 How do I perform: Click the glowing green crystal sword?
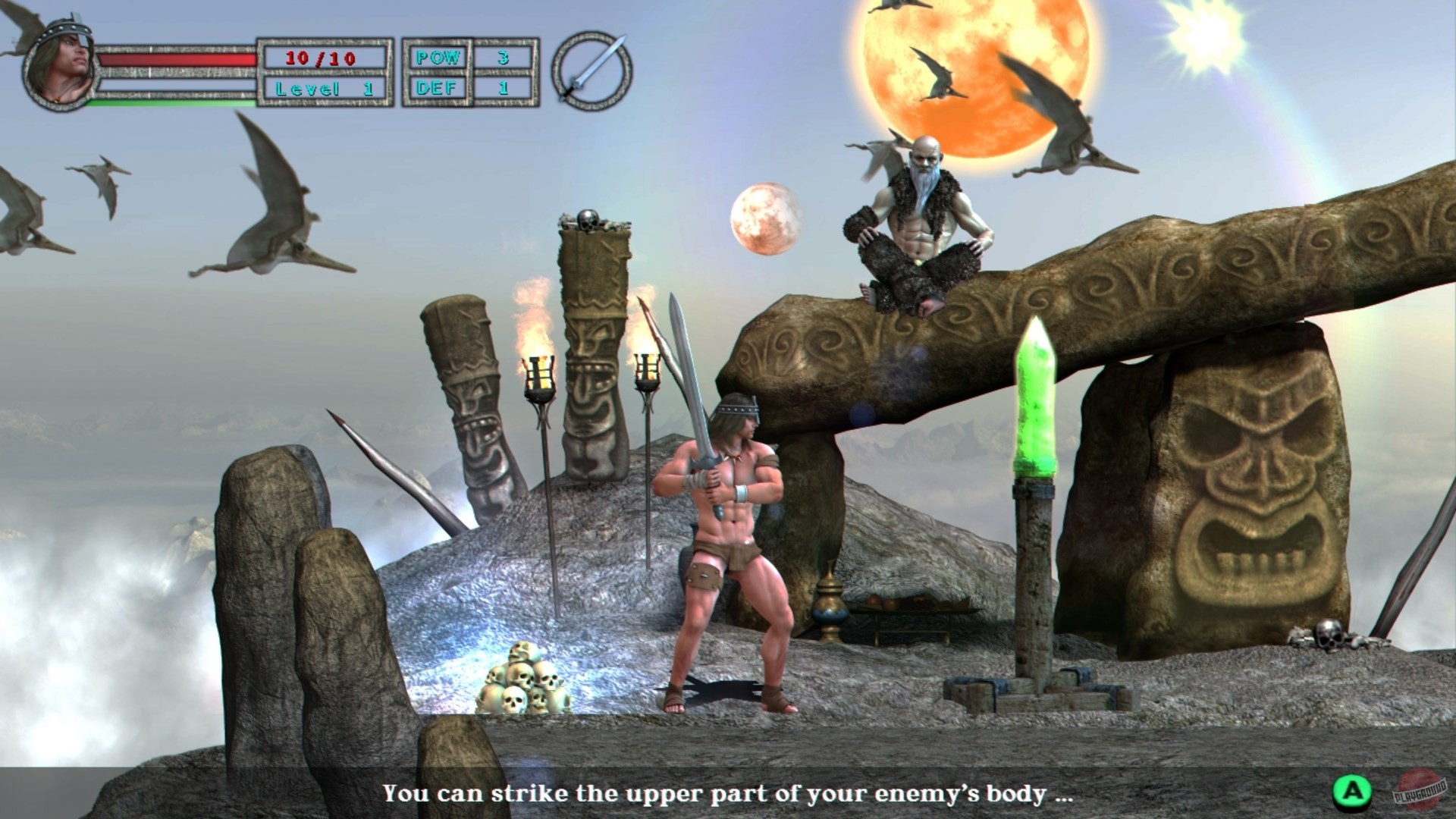pos(1034,394)
